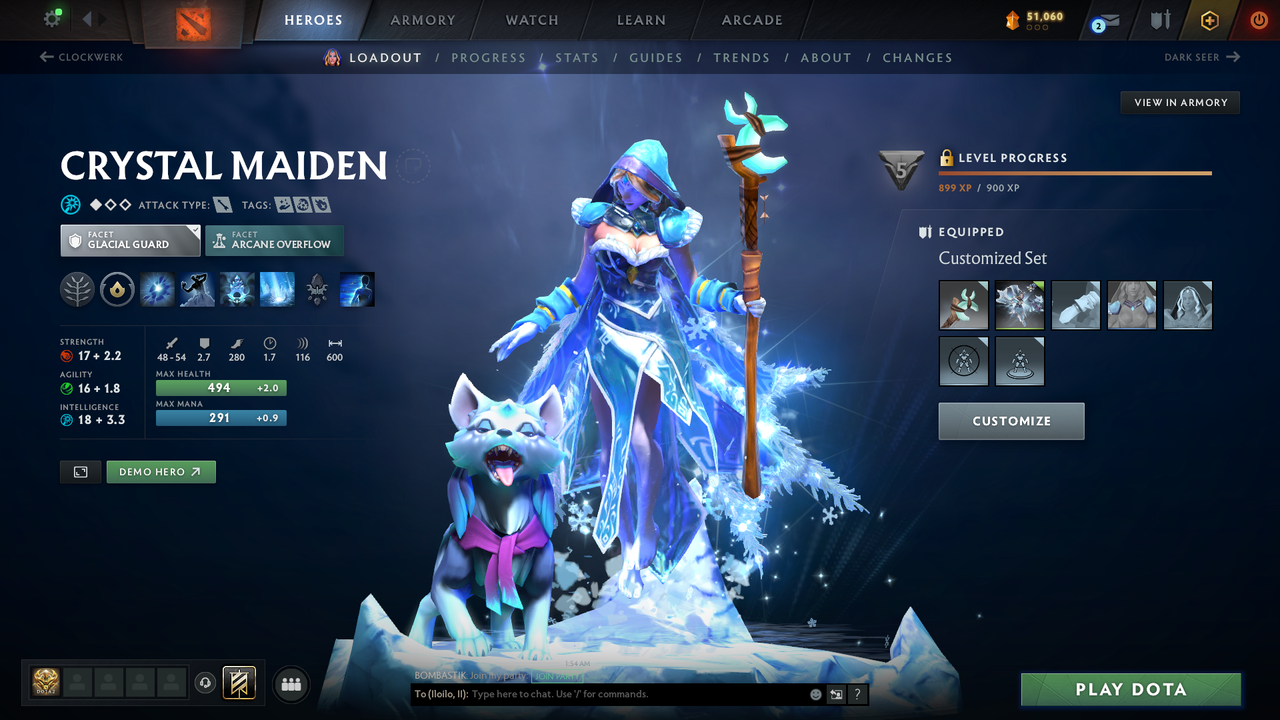The height and width of the screenshot is (720, 1280).
Task: Toggle the universal attribute orb icon
Action: click(69, 204)
